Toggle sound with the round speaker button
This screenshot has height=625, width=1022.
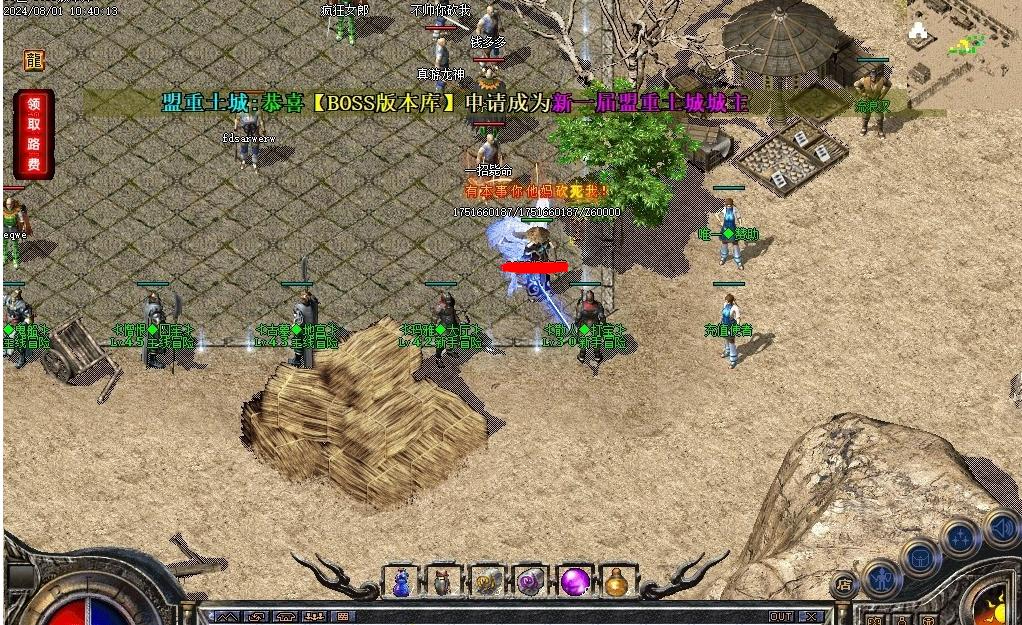[x=1000, y=527]
